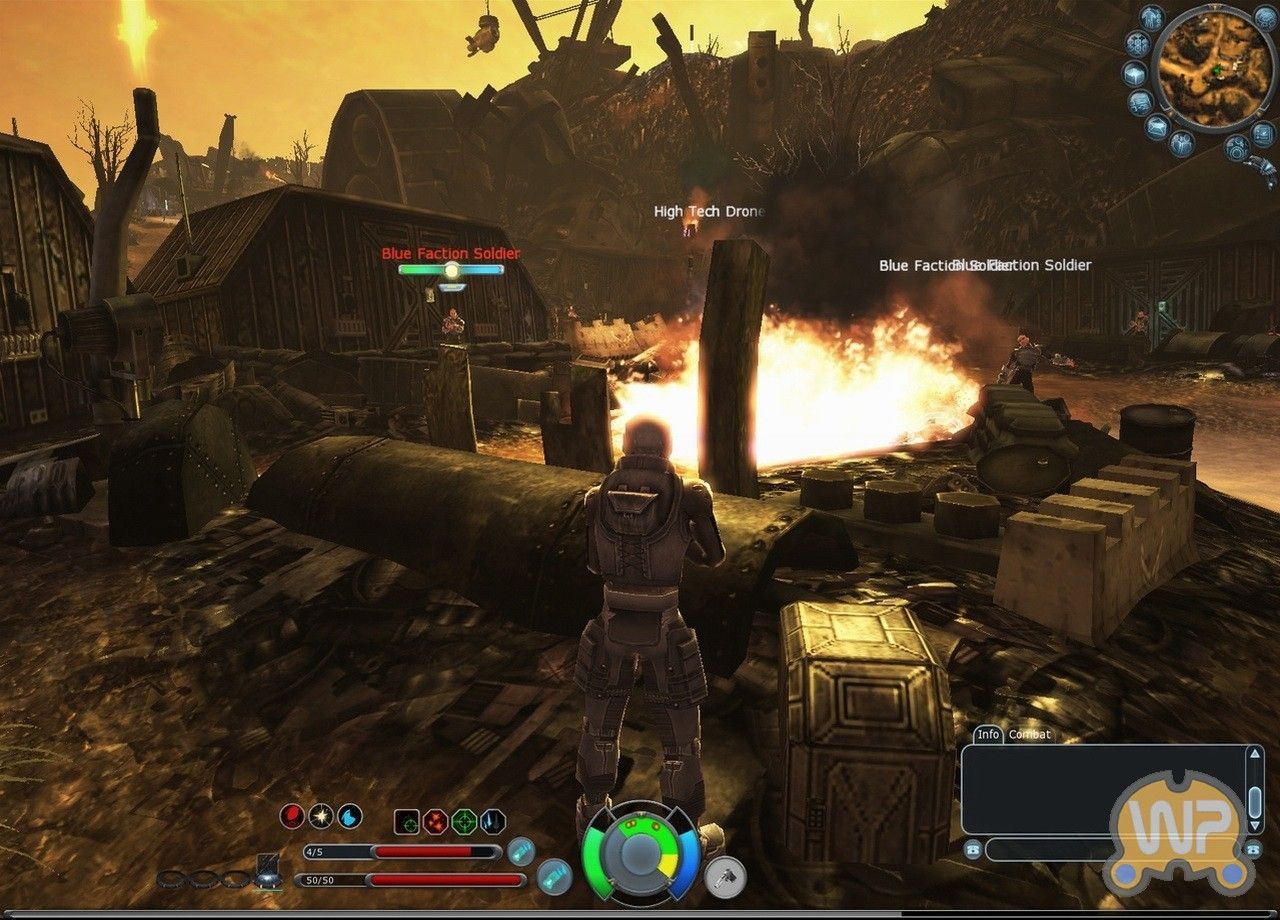Open the character info icon beside the minimap
The width and height of the screenshot is (1280, 920).
click(1150, 19)
